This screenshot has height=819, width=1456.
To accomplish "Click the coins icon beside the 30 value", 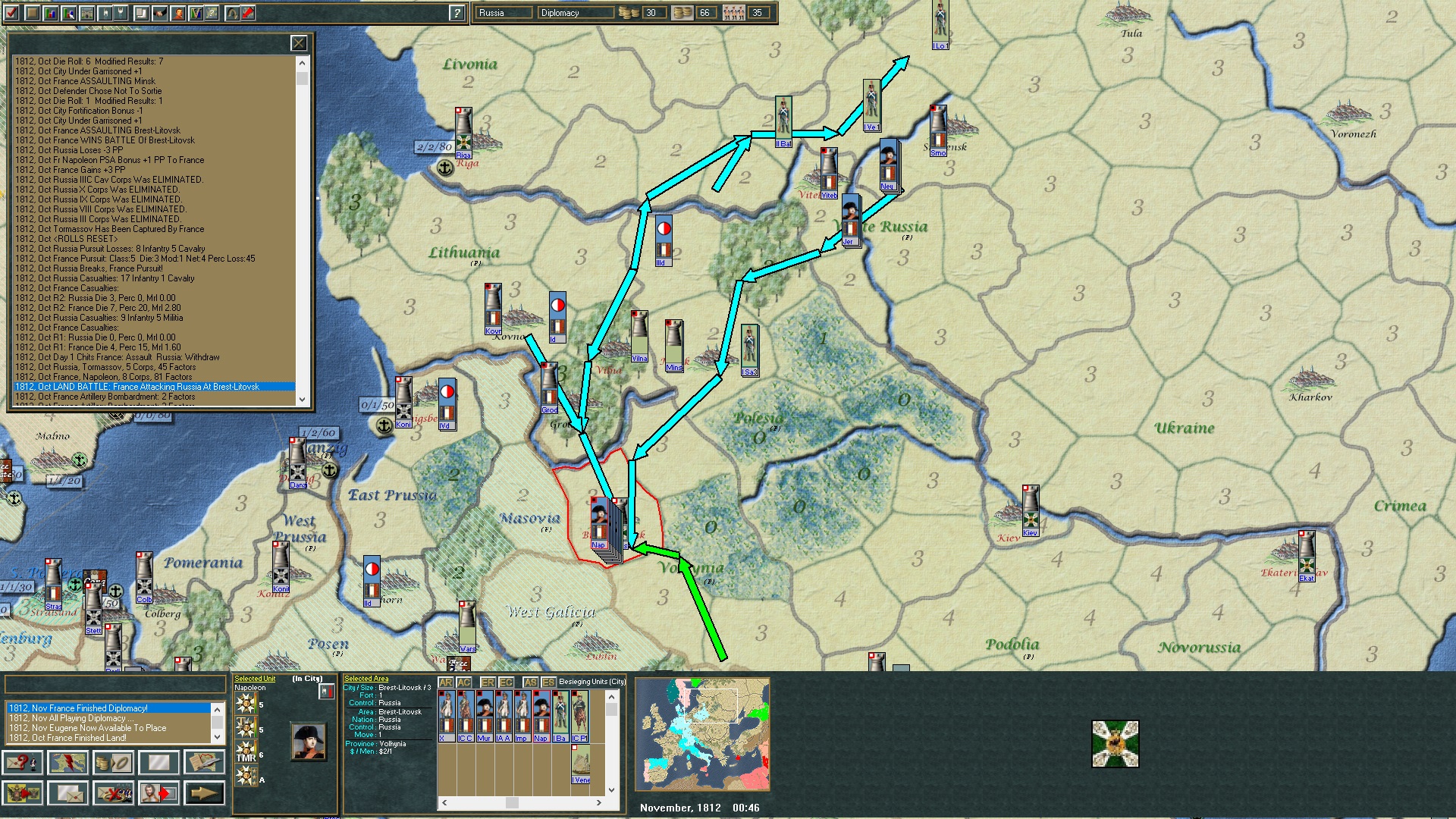I will point(629,12).
